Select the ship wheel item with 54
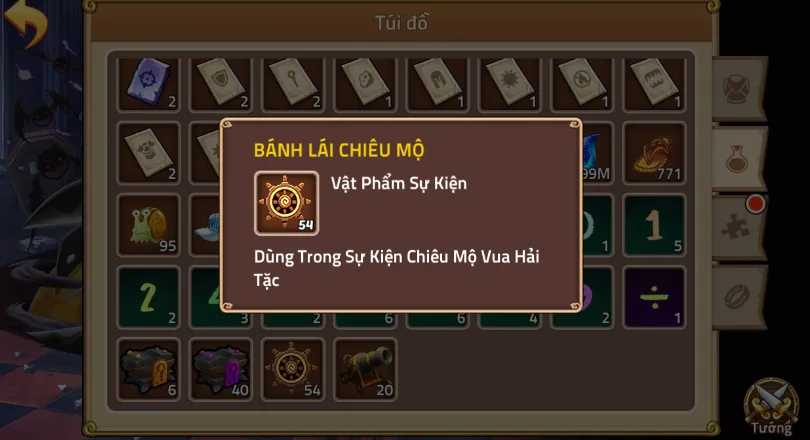 coord(293,367)
